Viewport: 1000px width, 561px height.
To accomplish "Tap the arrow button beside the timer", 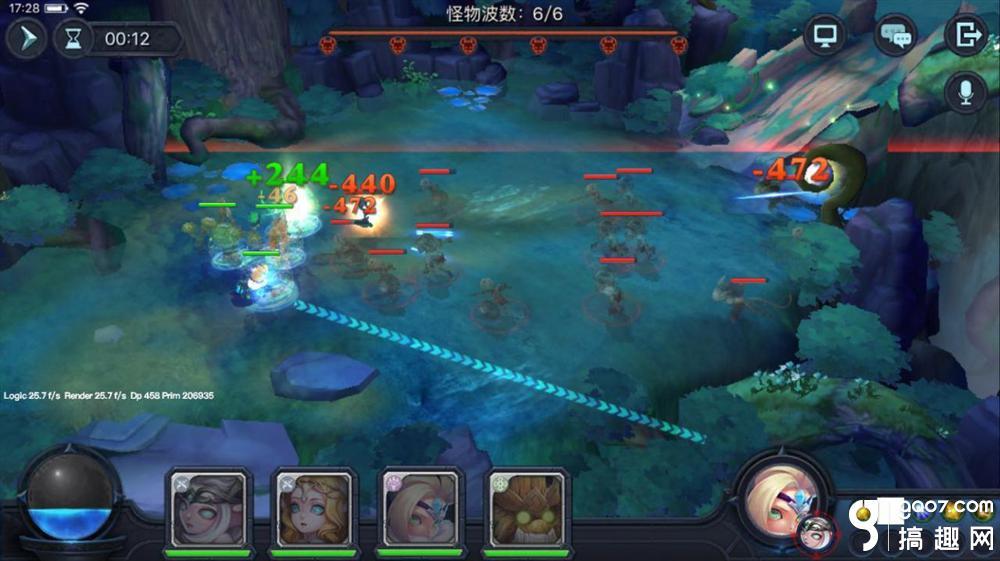I will coord(26,40).
